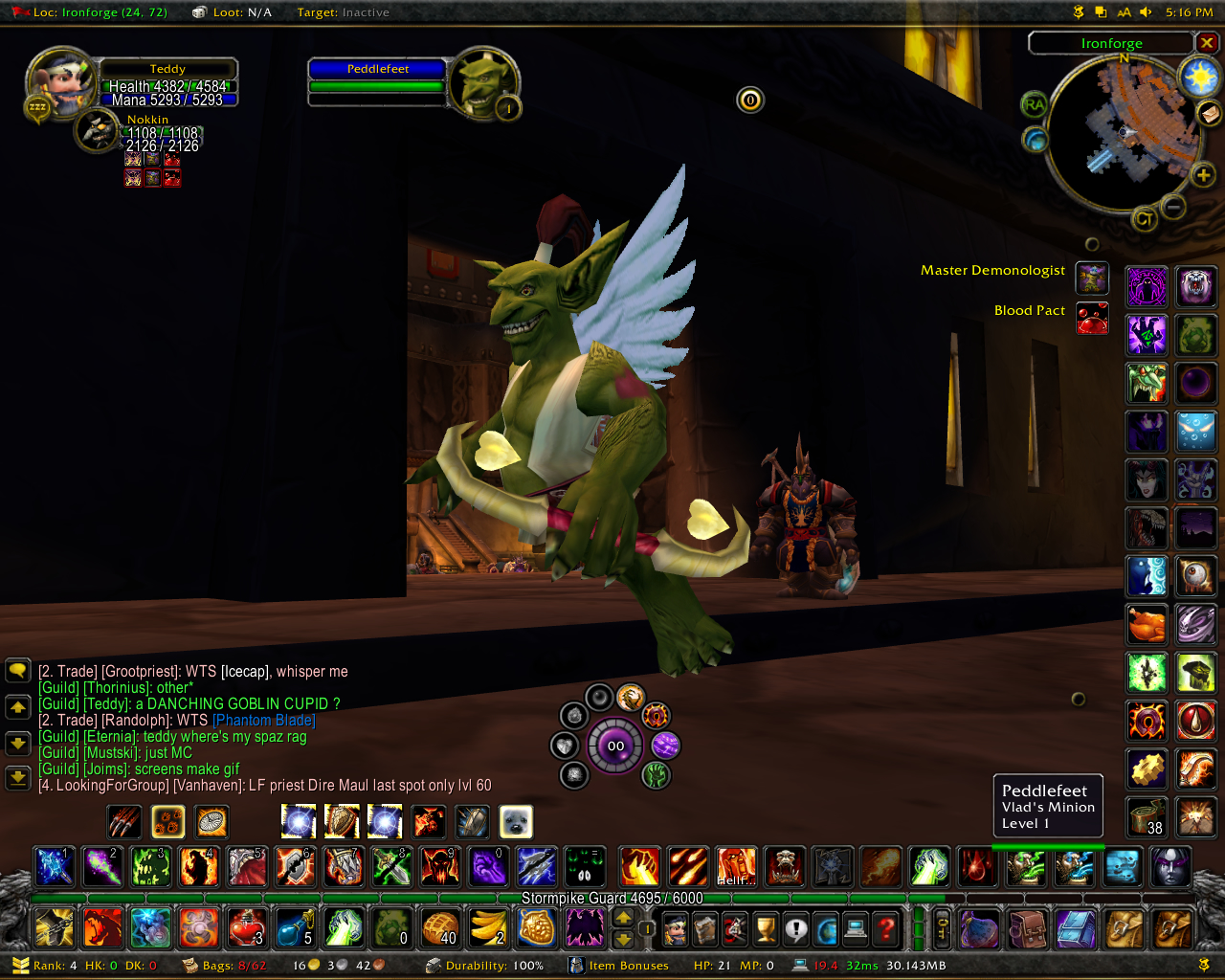Select the Blood Pact buff icon

pos(1092,318)
